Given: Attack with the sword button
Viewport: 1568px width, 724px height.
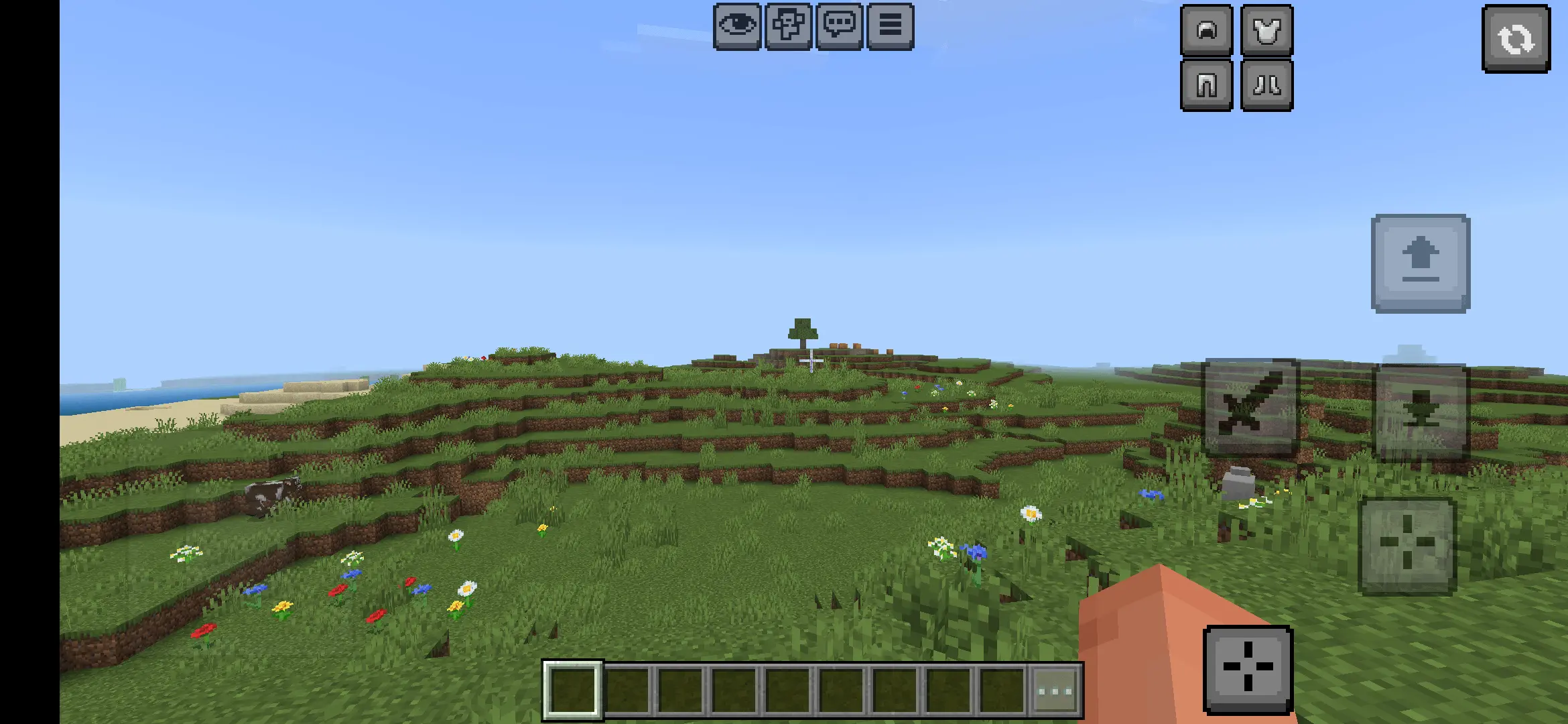Looking at the screenshot, I should (1250, 408).
